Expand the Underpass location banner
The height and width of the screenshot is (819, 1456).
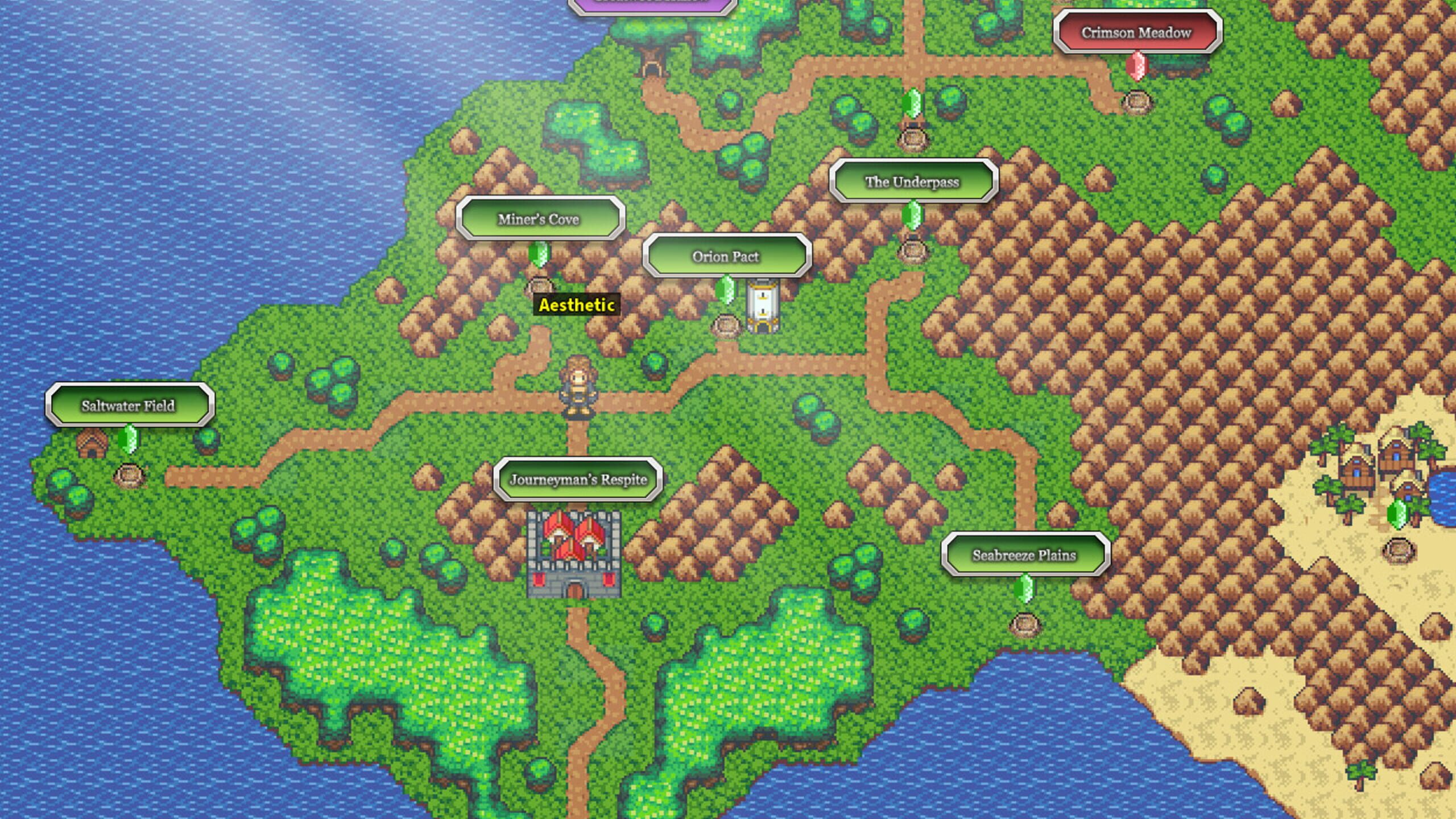912,183
